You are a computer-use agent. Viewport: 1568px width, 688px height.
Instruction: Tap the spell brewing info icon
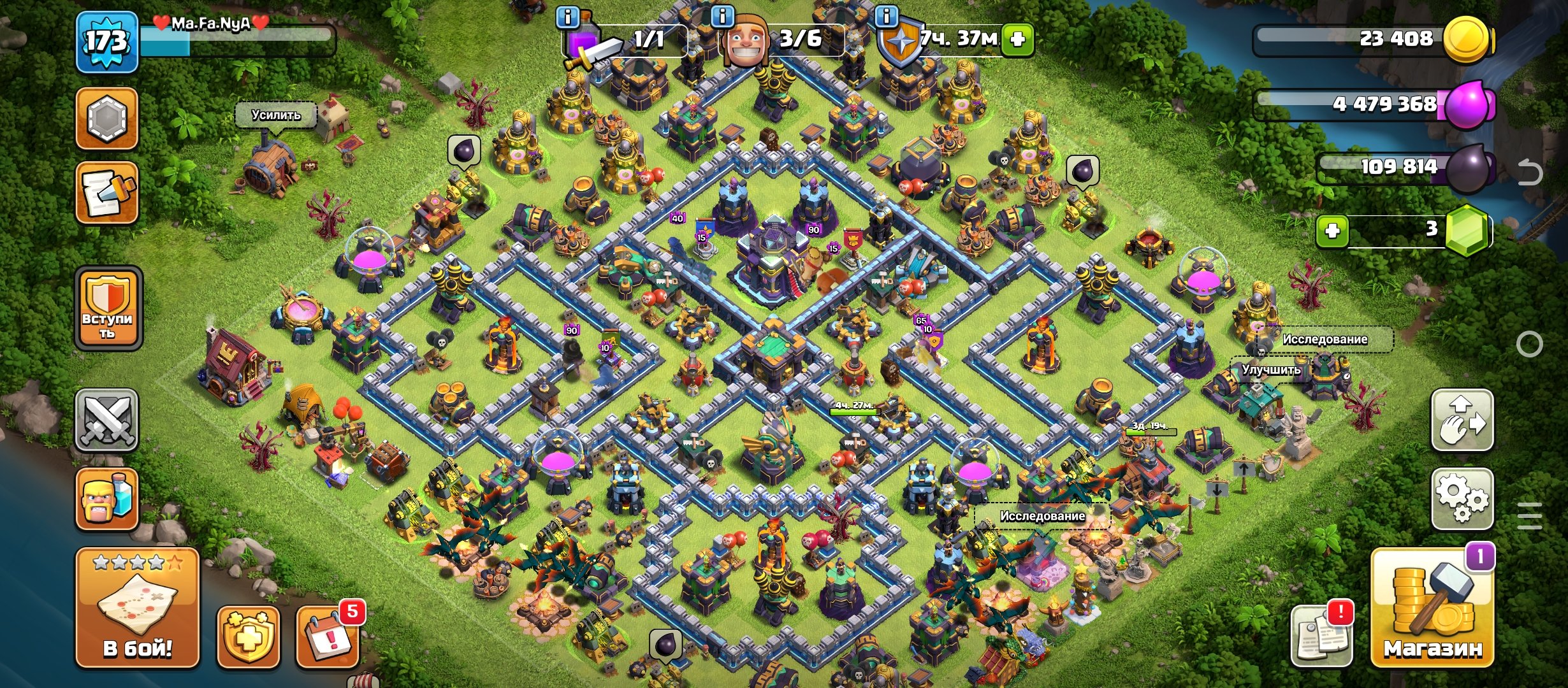[x=567, y=19]
